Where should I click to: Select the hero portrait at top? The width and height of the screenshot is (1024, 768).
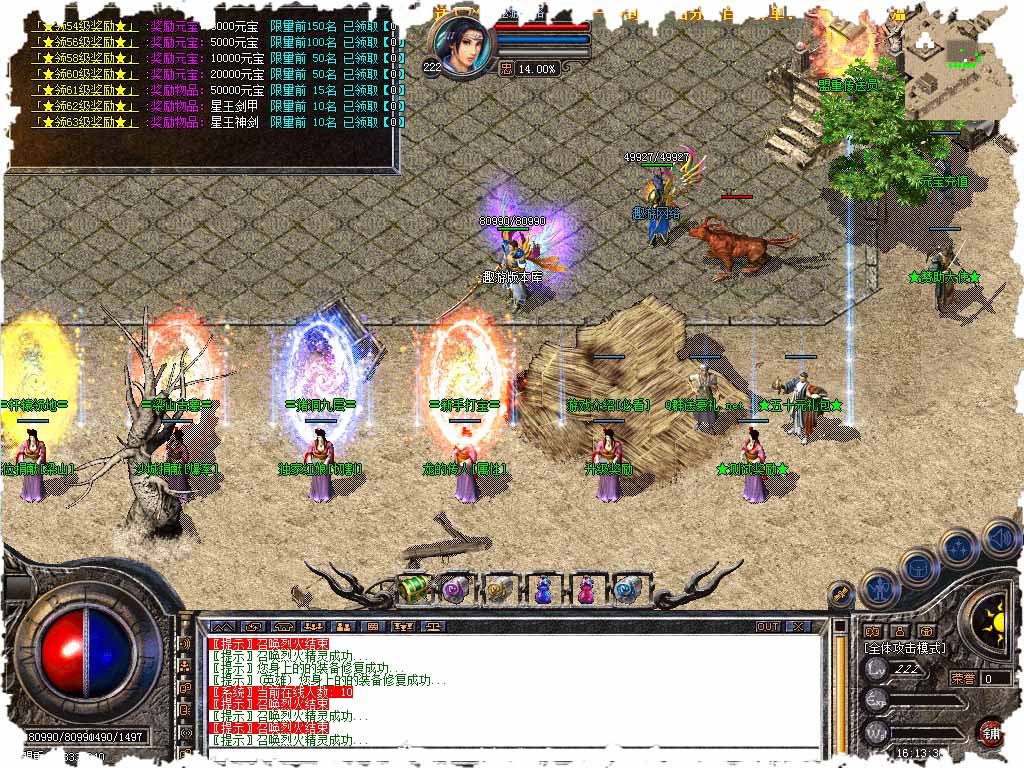point(460,47)
